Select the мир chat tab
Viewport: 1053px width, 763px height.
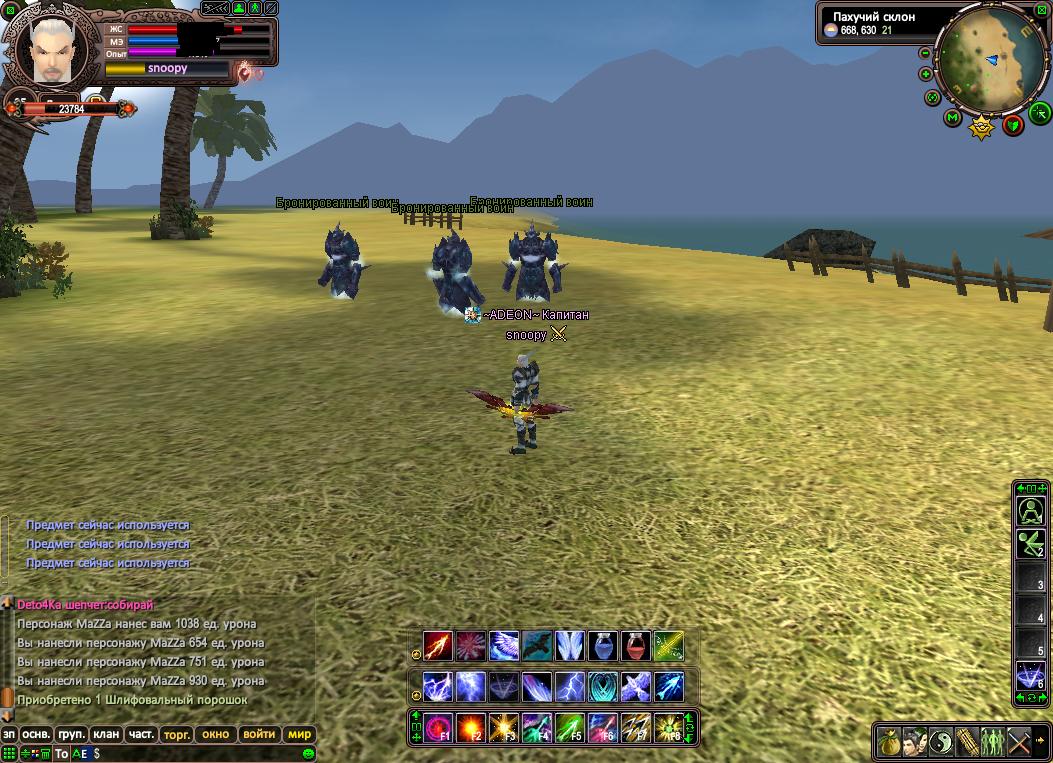(300, 734)
